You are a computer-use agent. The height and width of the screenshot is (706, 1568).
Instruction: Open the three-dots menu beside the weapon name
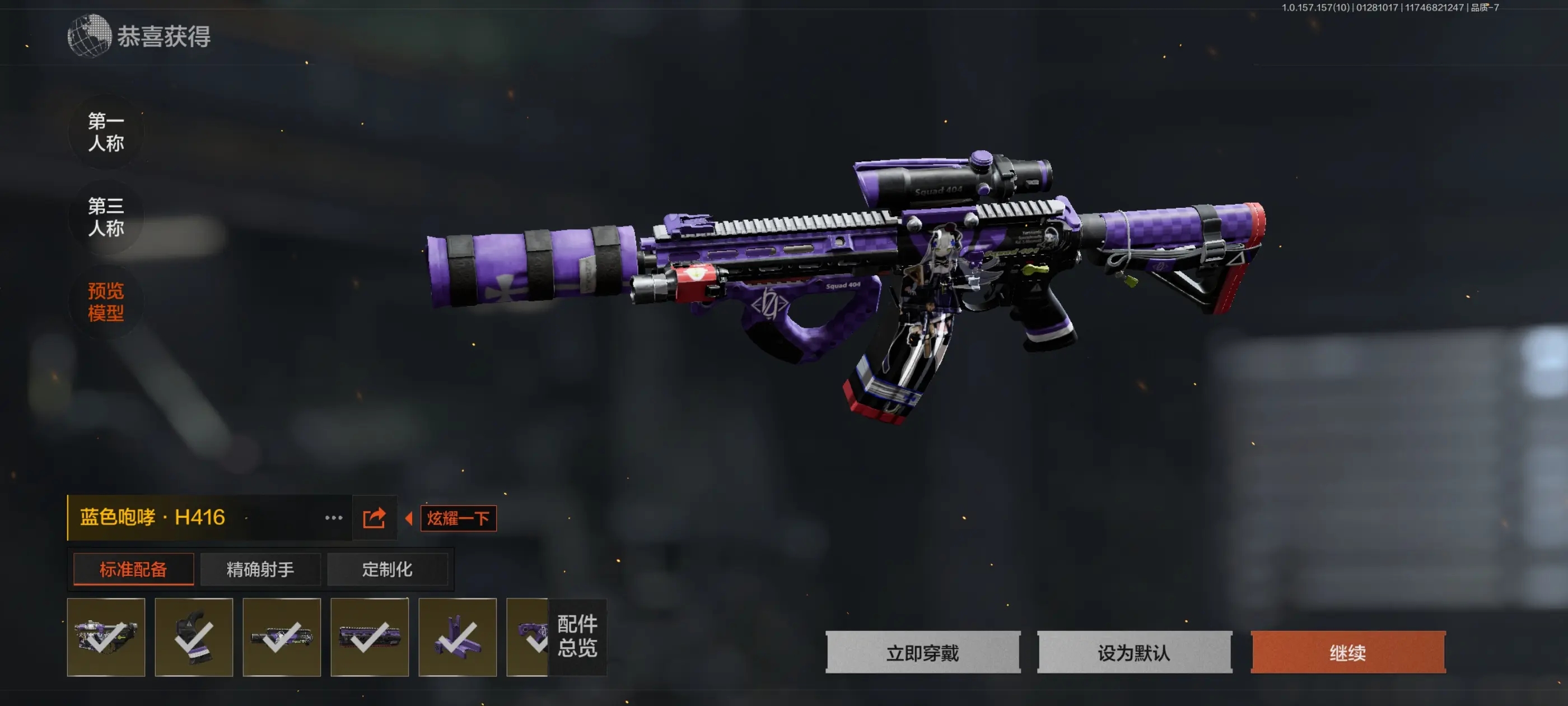pos(334,518)
